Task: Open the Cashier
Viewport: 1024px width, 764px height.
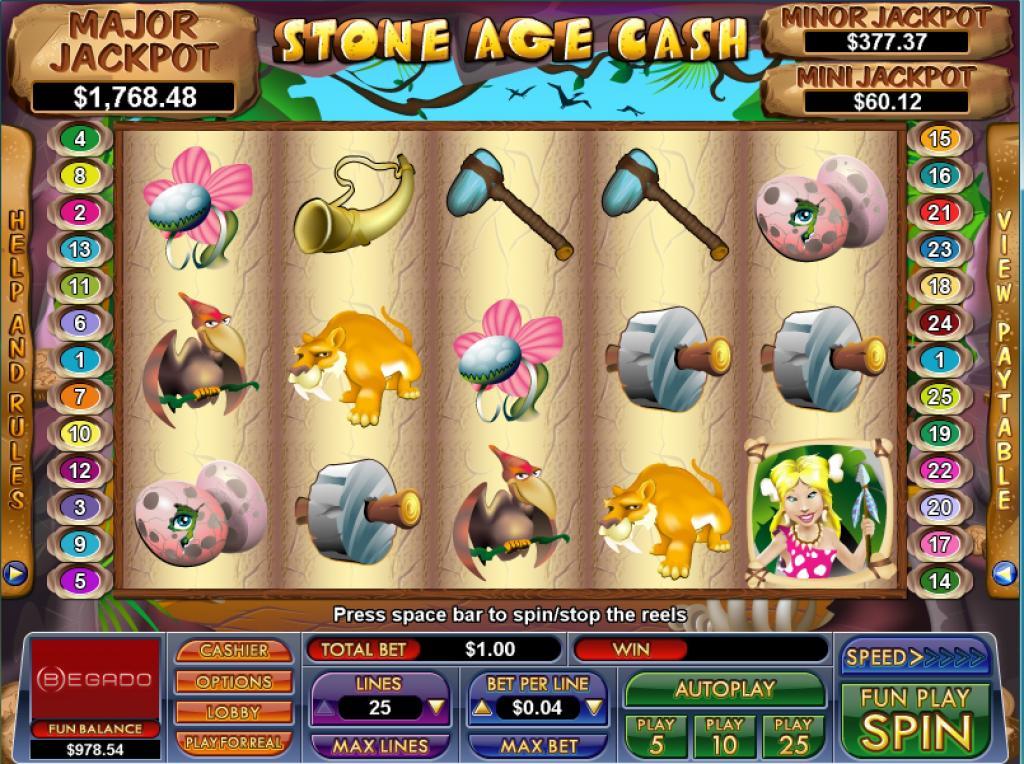Action: pos(234,650)
